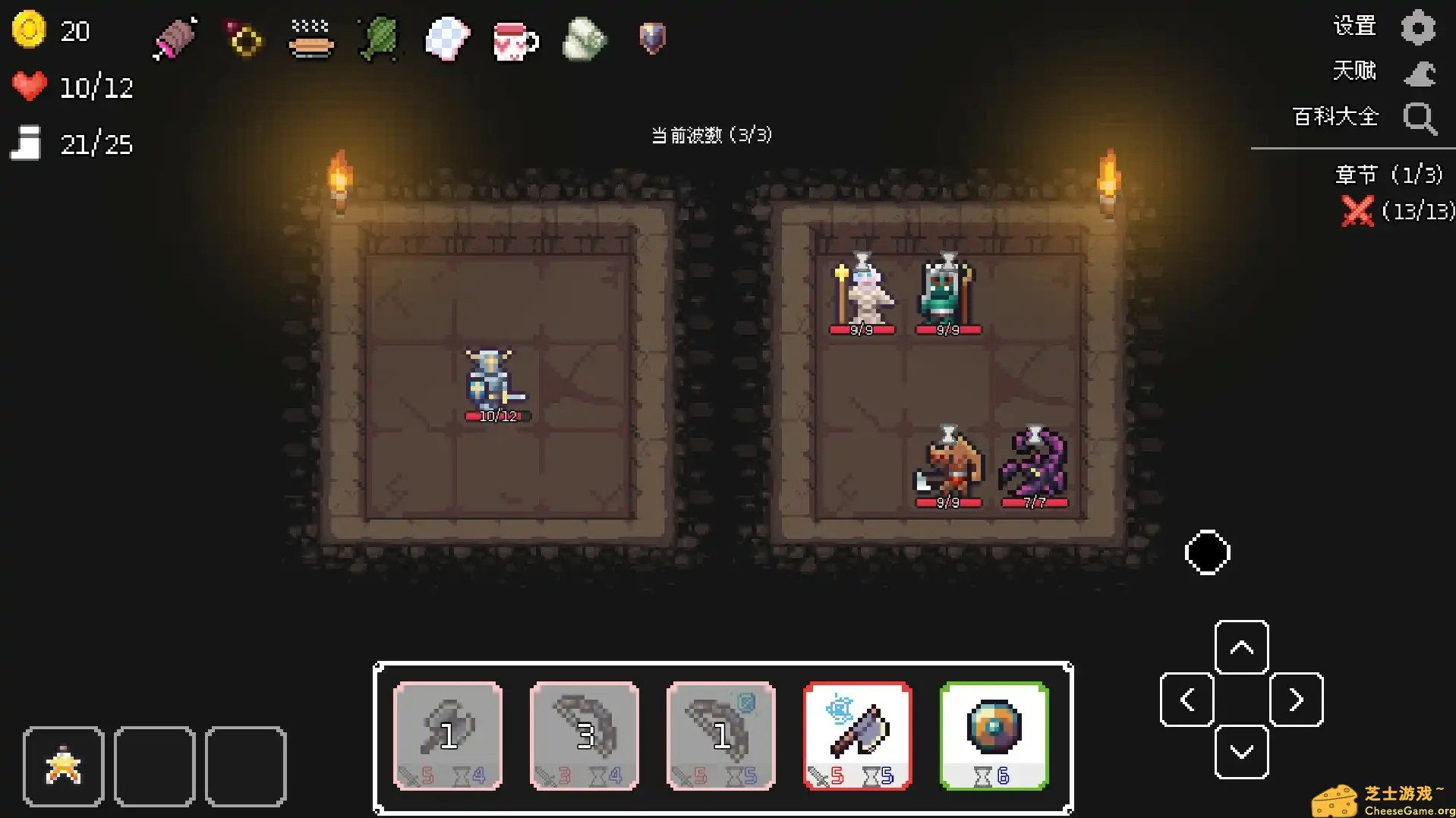Viewport: 1456px width, 818px height.
Task: Open the 百科大全 menu entry
Action: coord(1335,118)
